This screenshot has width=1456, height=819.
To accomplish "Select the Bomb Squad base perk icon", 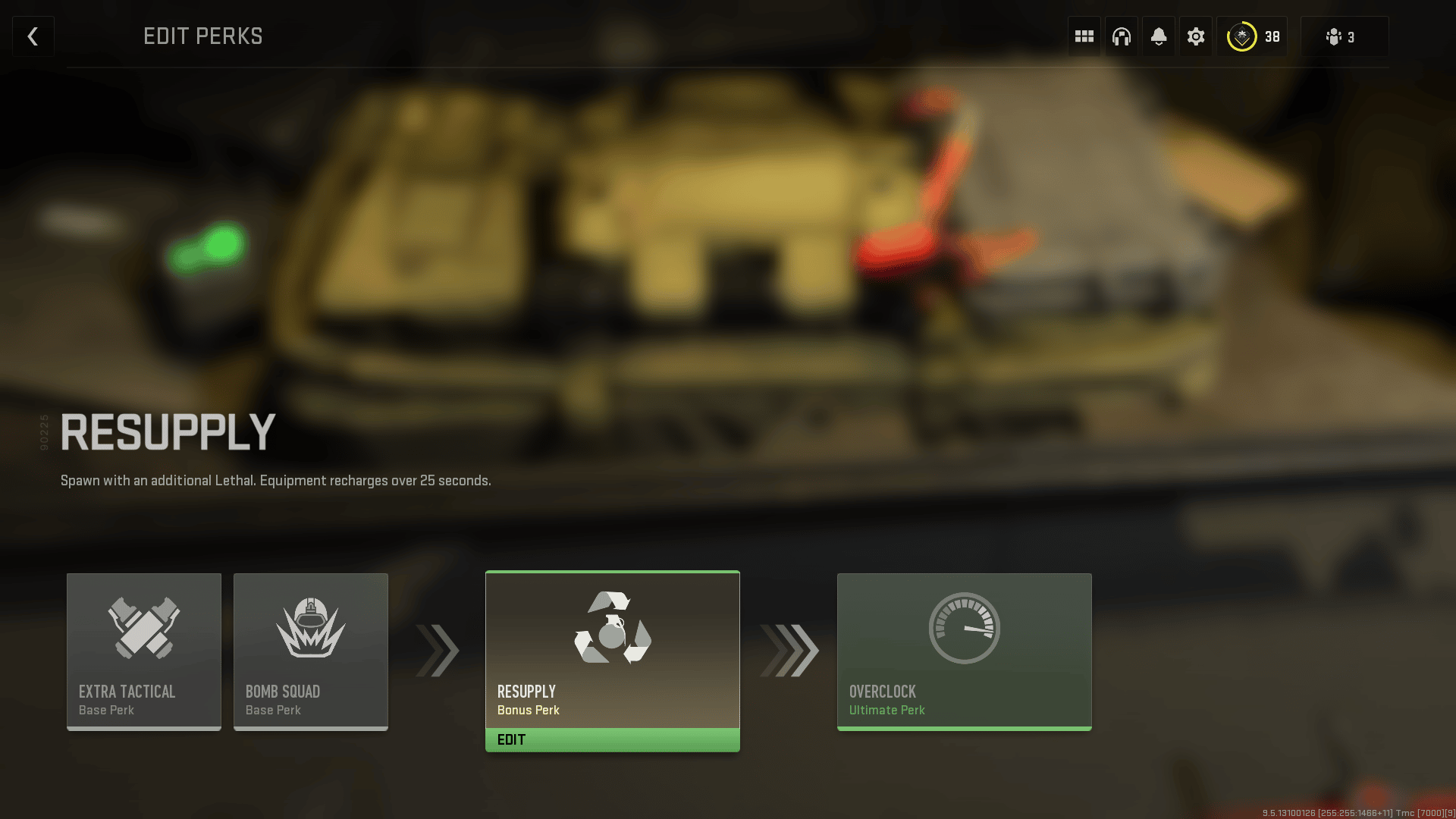I will (x=310, y=629).
